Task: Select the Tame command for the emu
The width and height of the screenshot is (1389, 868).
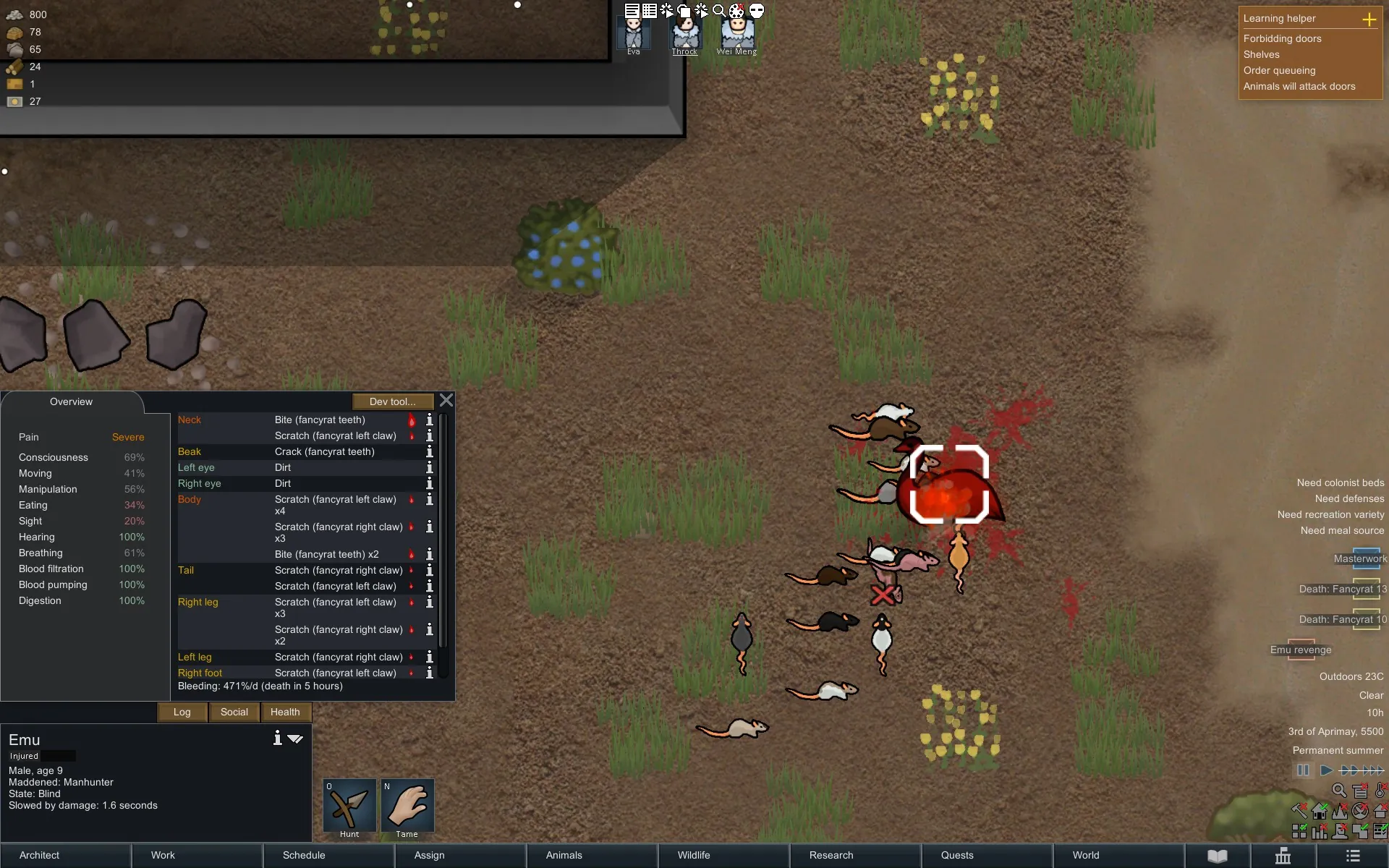Action: pyautogui.click(x=407, y=807)
